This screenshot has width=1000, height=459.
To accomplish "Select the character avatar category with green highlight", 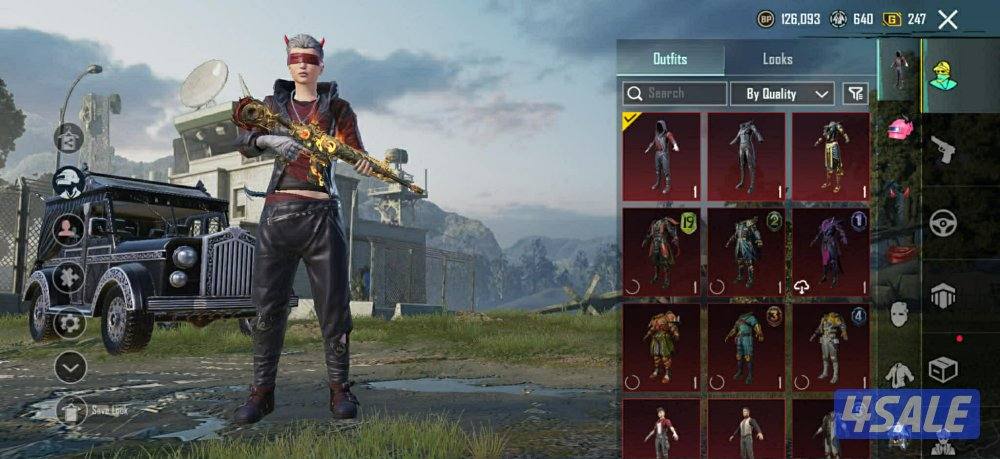I will [943, 74].
